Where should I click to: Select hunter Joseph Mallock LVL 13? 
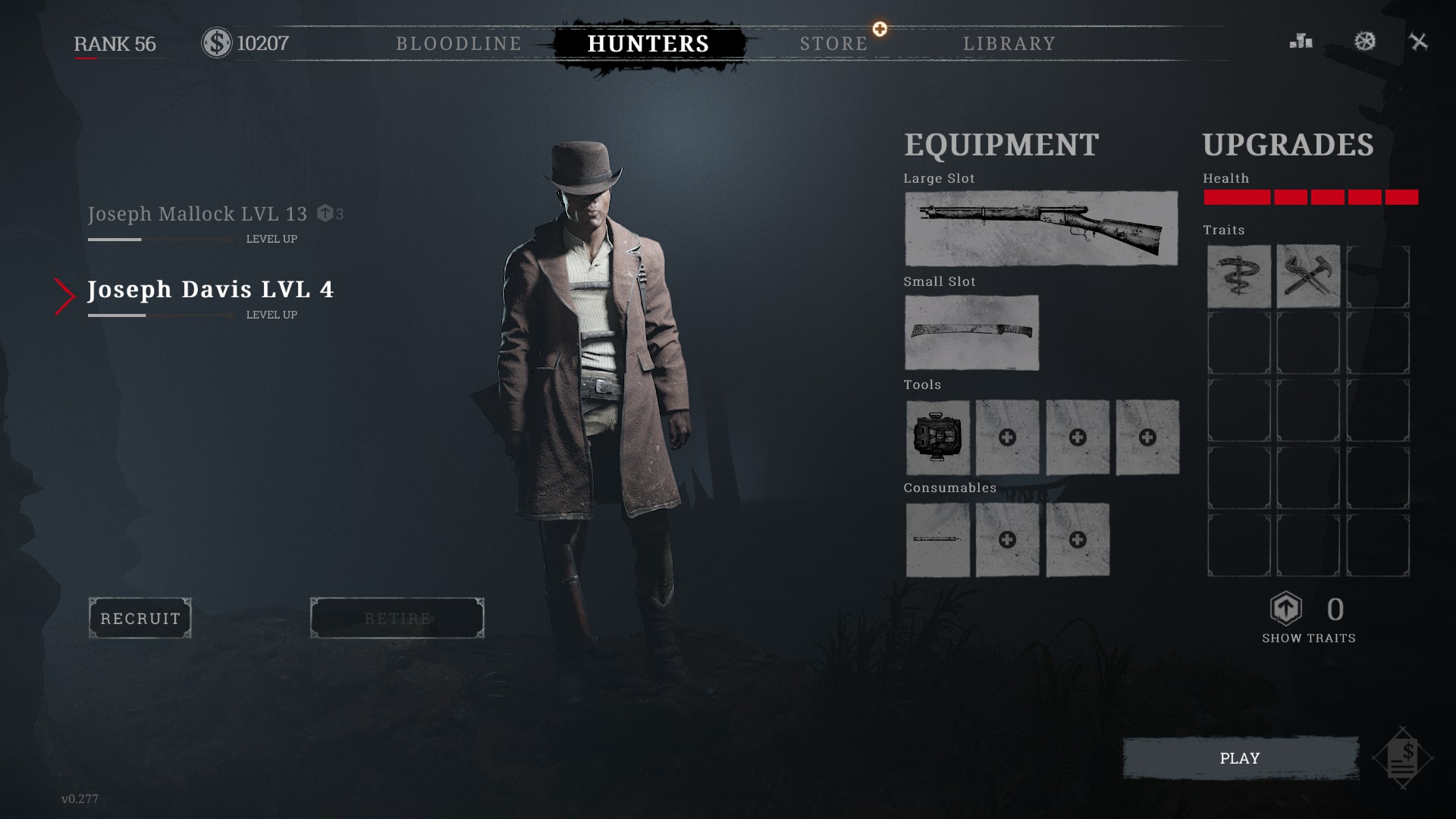pyautogui.click(x=197, y=215)
